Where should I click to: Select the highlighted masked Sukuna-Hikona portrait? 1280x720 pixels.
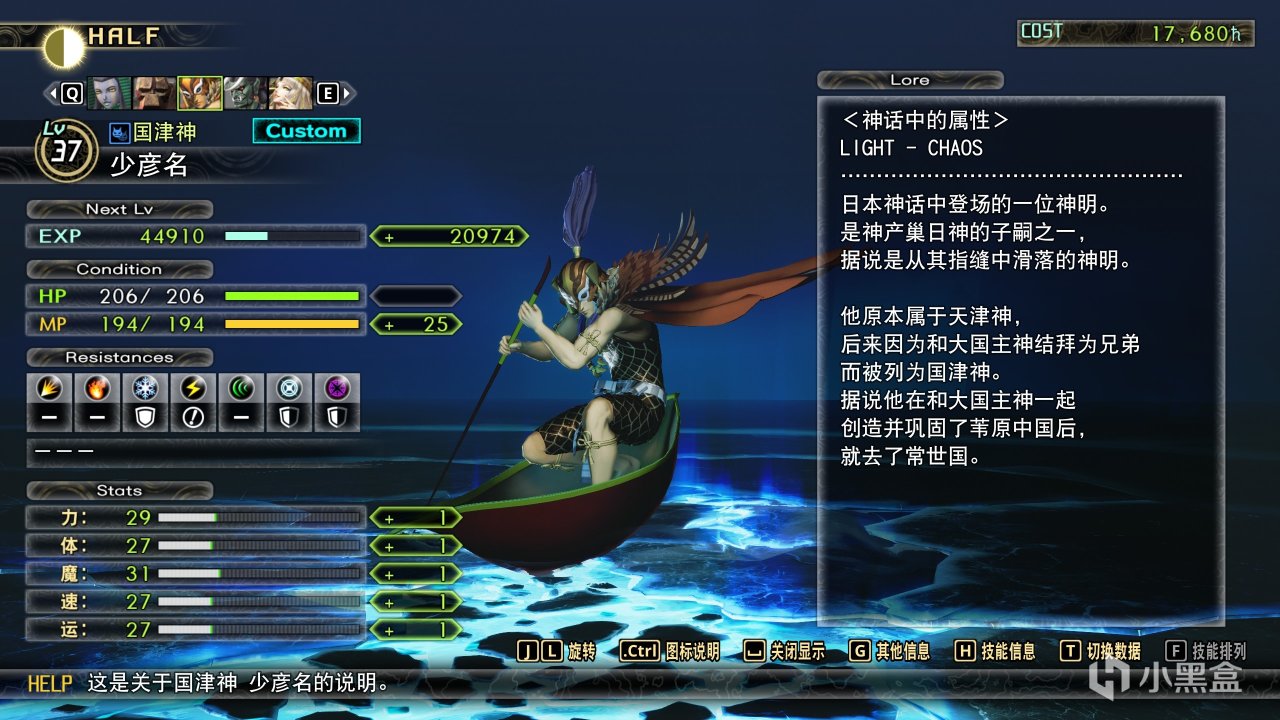pos(199,93)
